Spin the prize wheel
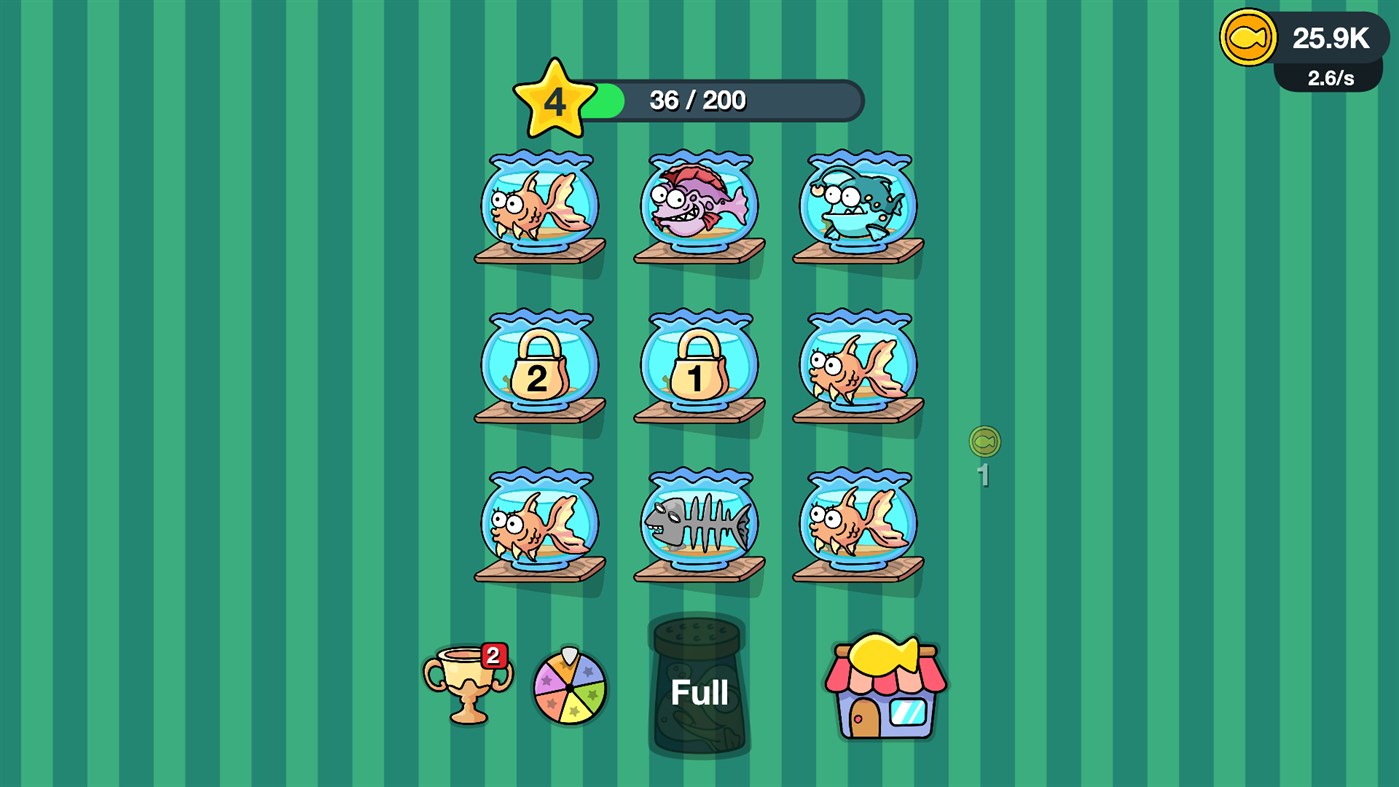Viewport: 1399px width, 787px height. [x=569, y=686]
